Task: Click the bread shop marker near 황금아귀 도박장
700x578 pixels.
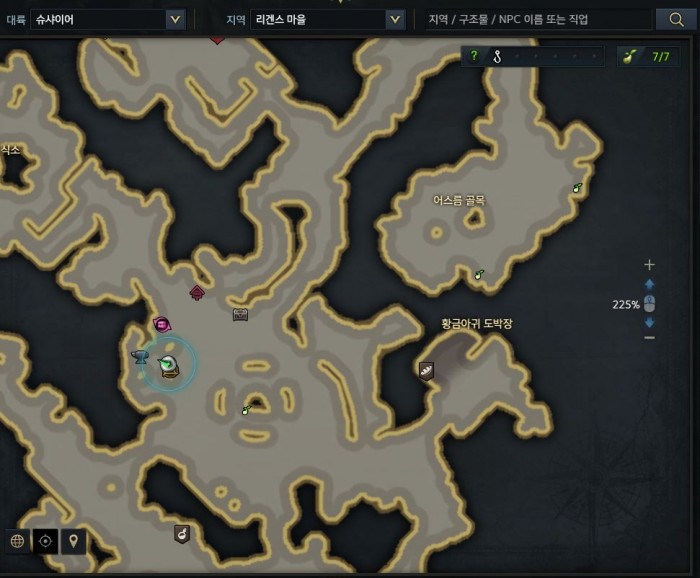Action: (x=427, y=371)
